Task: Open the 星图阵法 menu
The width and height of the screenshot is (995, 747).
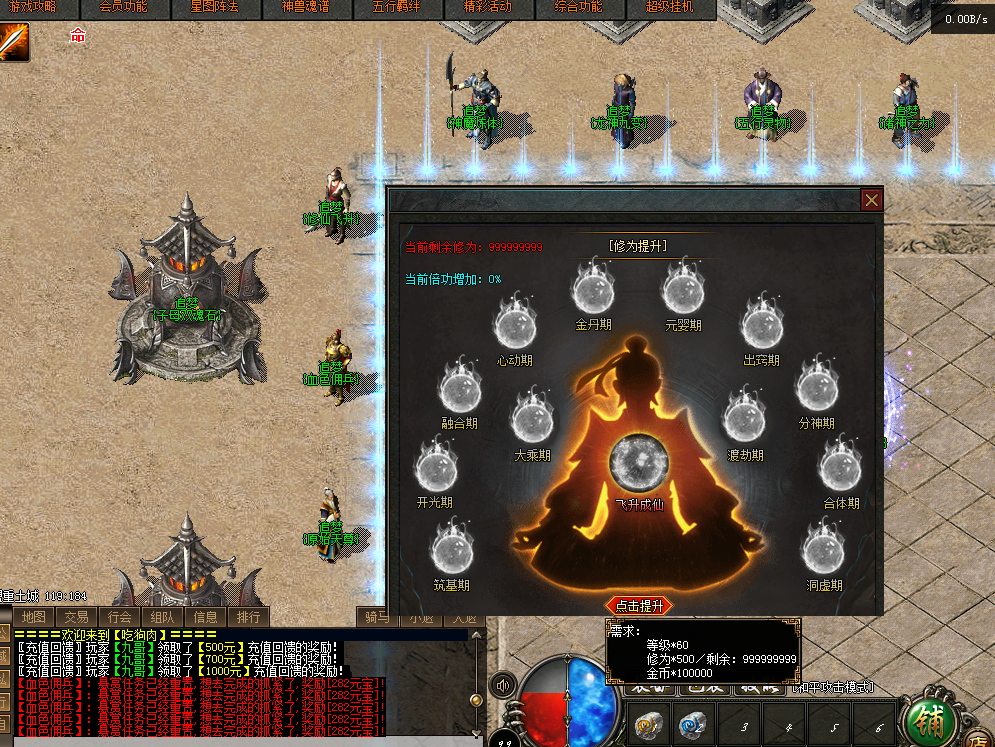Action: pyautogui.click(x=213, y=8)
